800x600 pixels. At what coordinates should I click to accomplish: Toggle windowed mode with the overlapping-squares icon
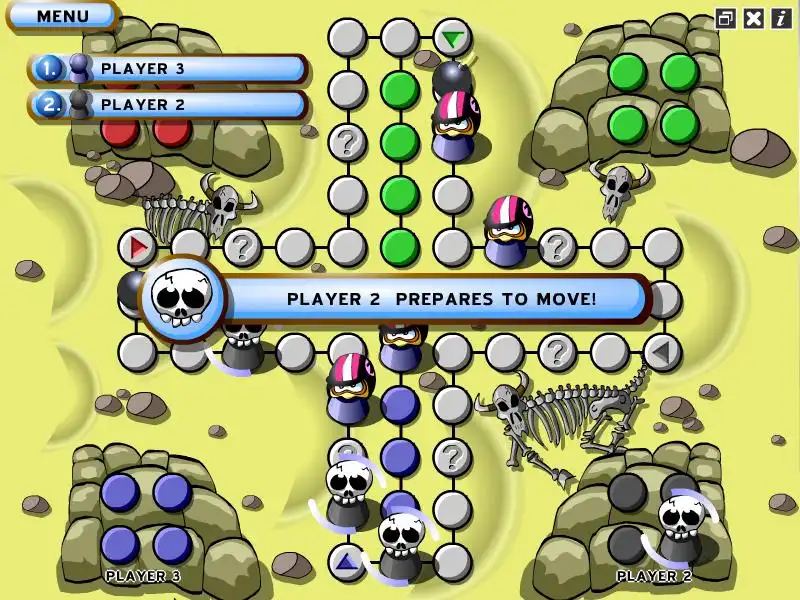point(726,18)
